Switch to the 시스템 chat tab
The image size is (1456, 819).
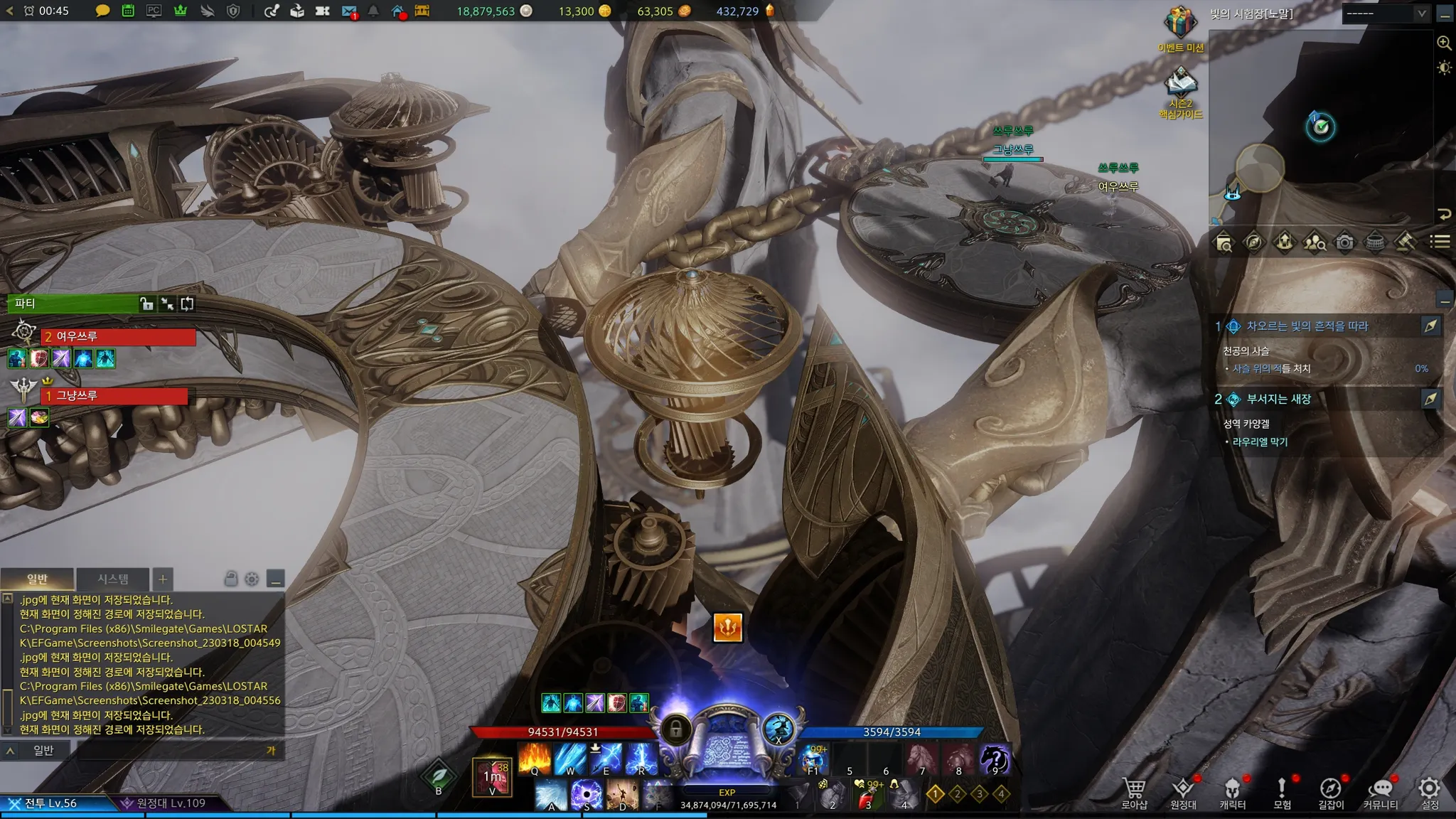(113, 579)
